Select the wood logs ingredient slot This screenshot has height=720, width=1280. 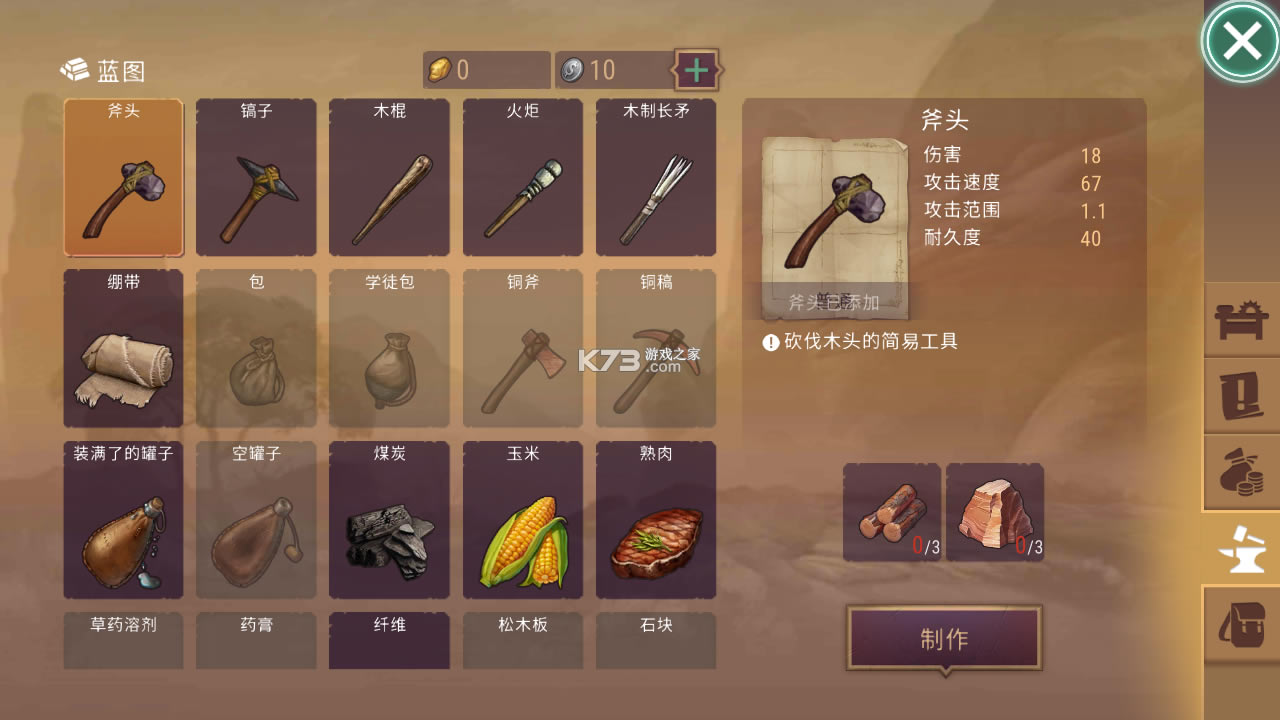pos(891,513)
